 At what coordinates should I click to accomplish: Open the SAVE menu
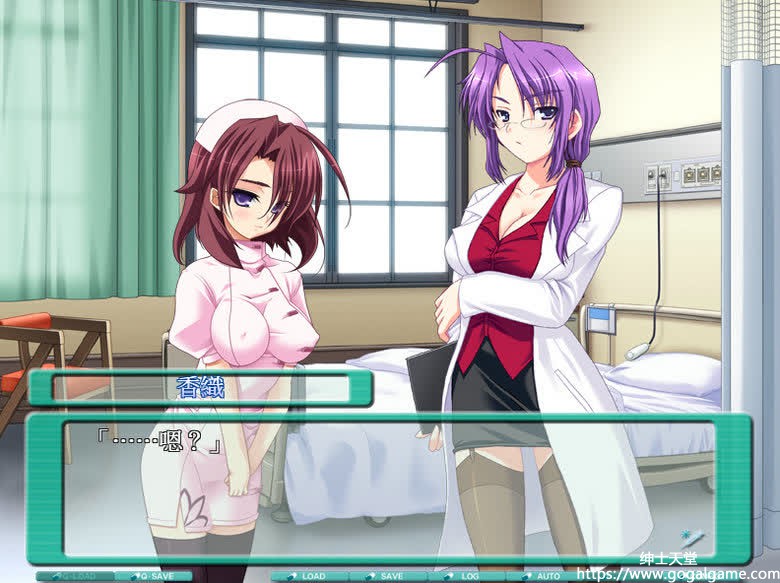point(387,576)
